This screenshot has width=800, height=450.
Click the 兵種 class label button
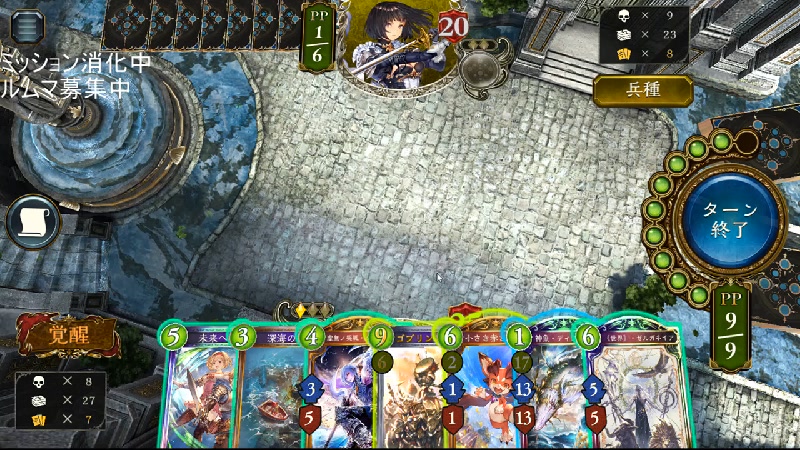point(643,91)
